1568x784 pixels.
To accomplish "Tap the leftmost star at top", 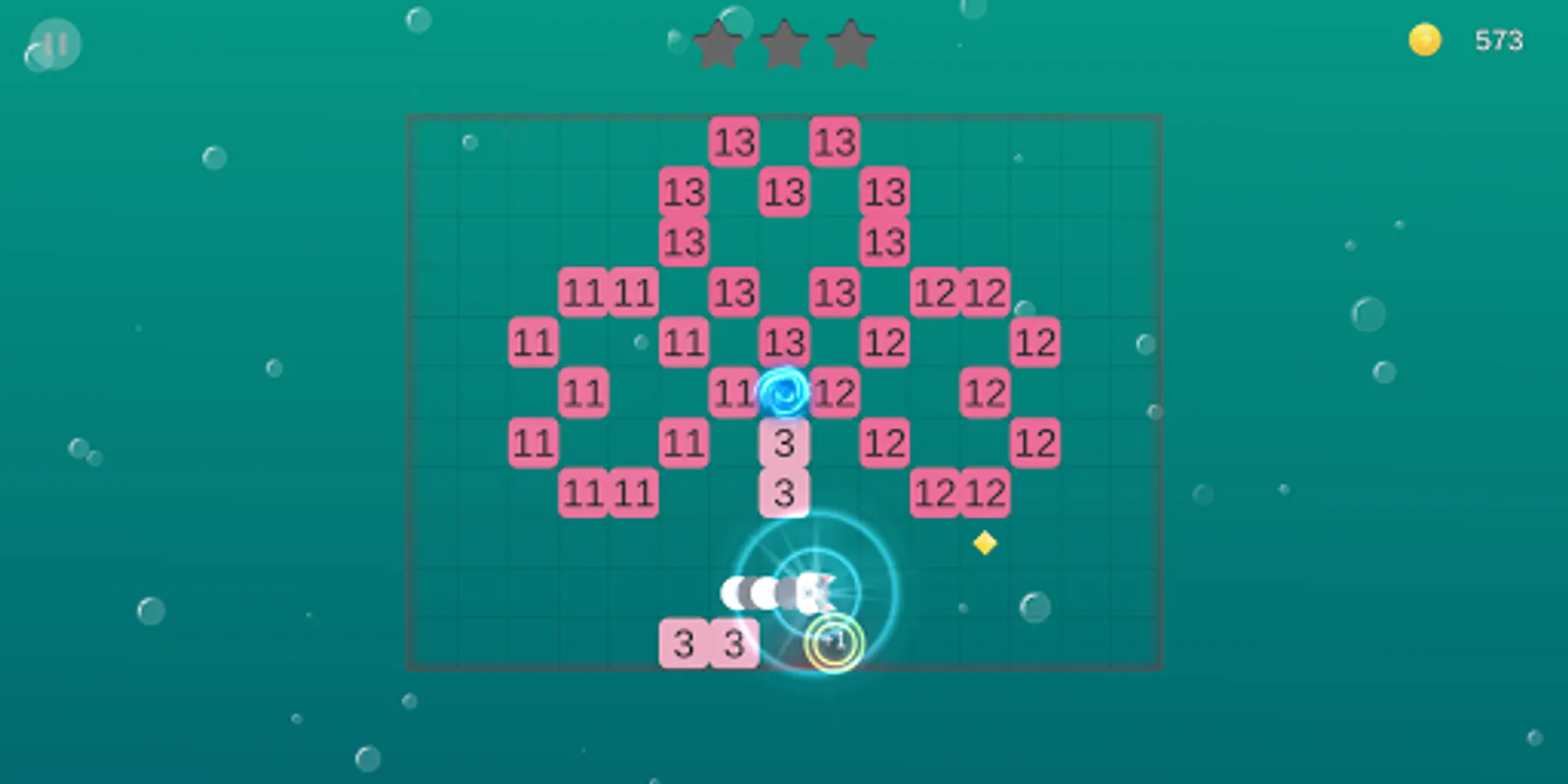I will coord(717,44).
